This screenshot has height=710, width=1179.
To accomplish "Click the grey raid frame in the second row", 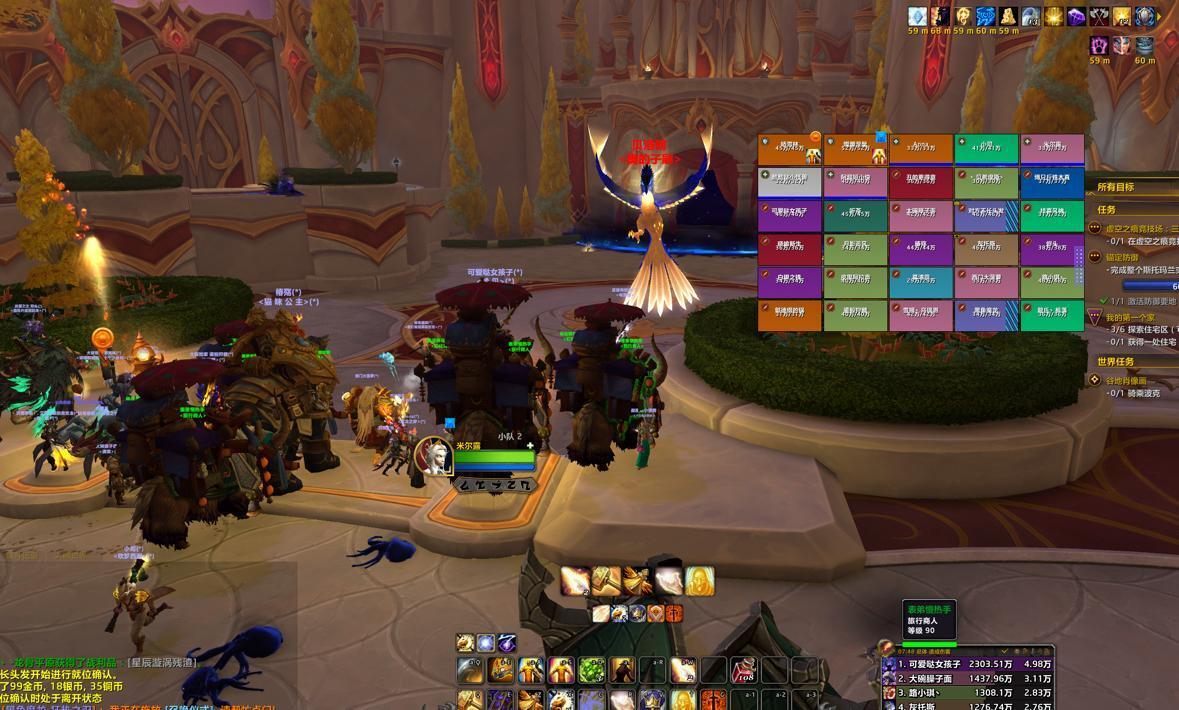I will click(x=789, y=182).
